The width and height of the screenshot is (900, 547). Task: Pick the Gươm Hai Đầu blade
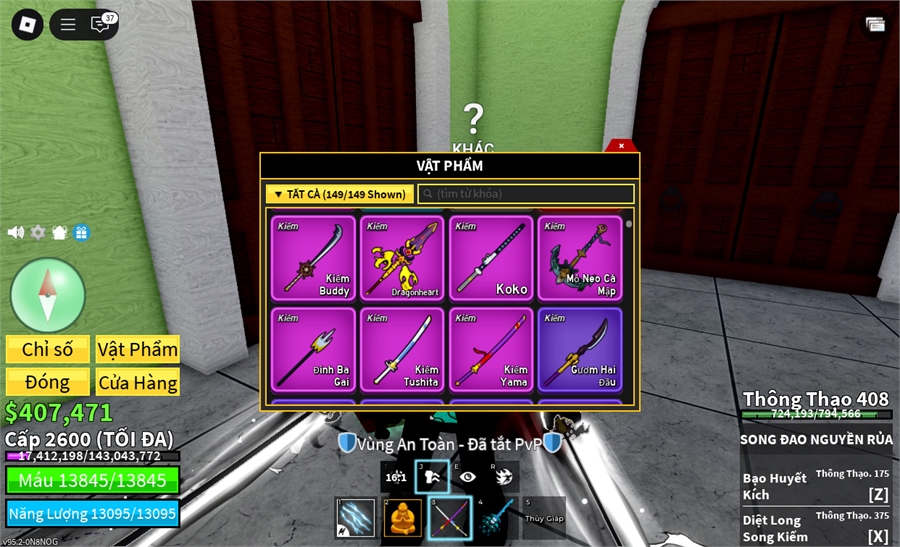pyautogui.click(x=580, y=349)
